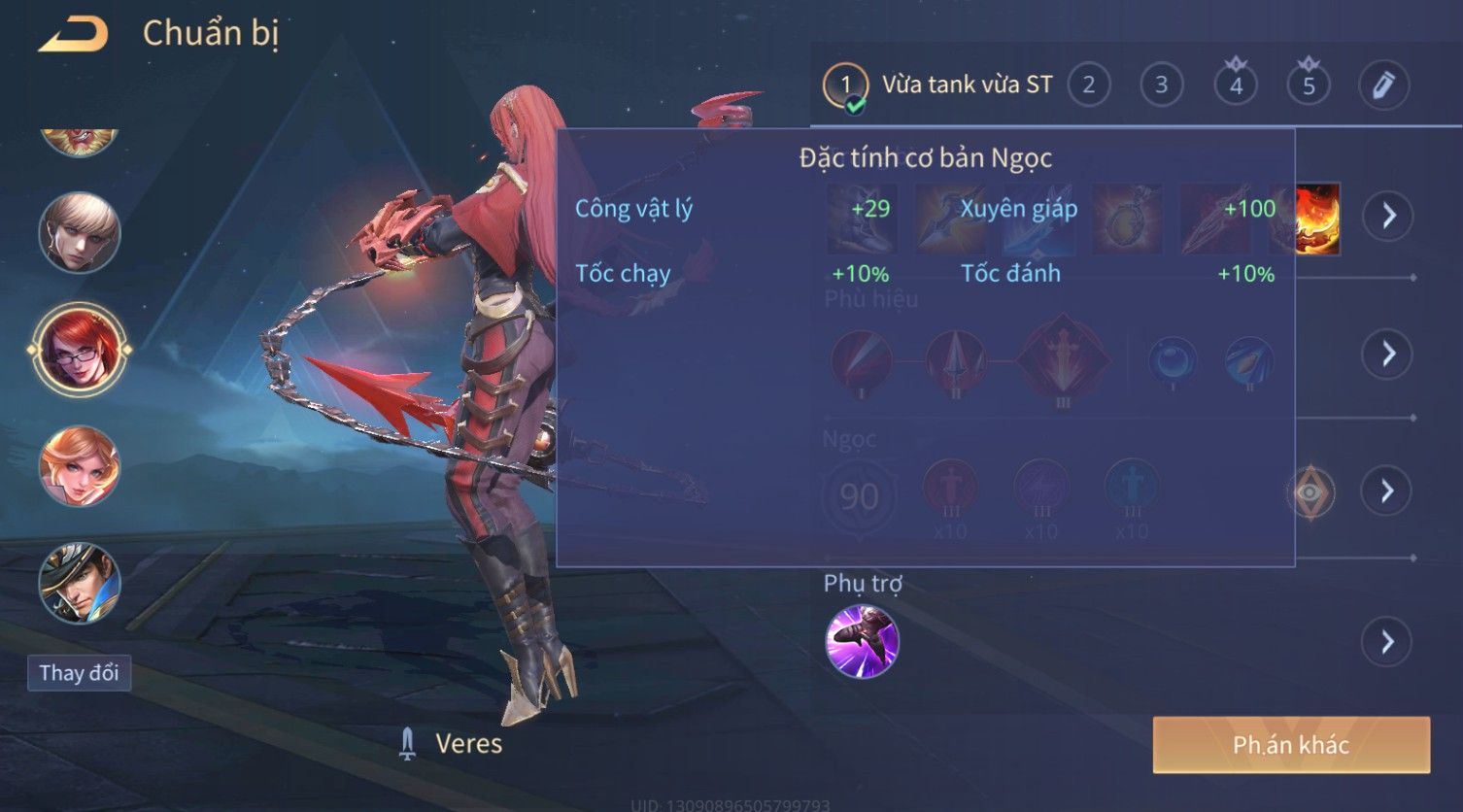Select the Phụ trợ spell icon
This screenshot has height=812, width=1463.
pos(862,641)
